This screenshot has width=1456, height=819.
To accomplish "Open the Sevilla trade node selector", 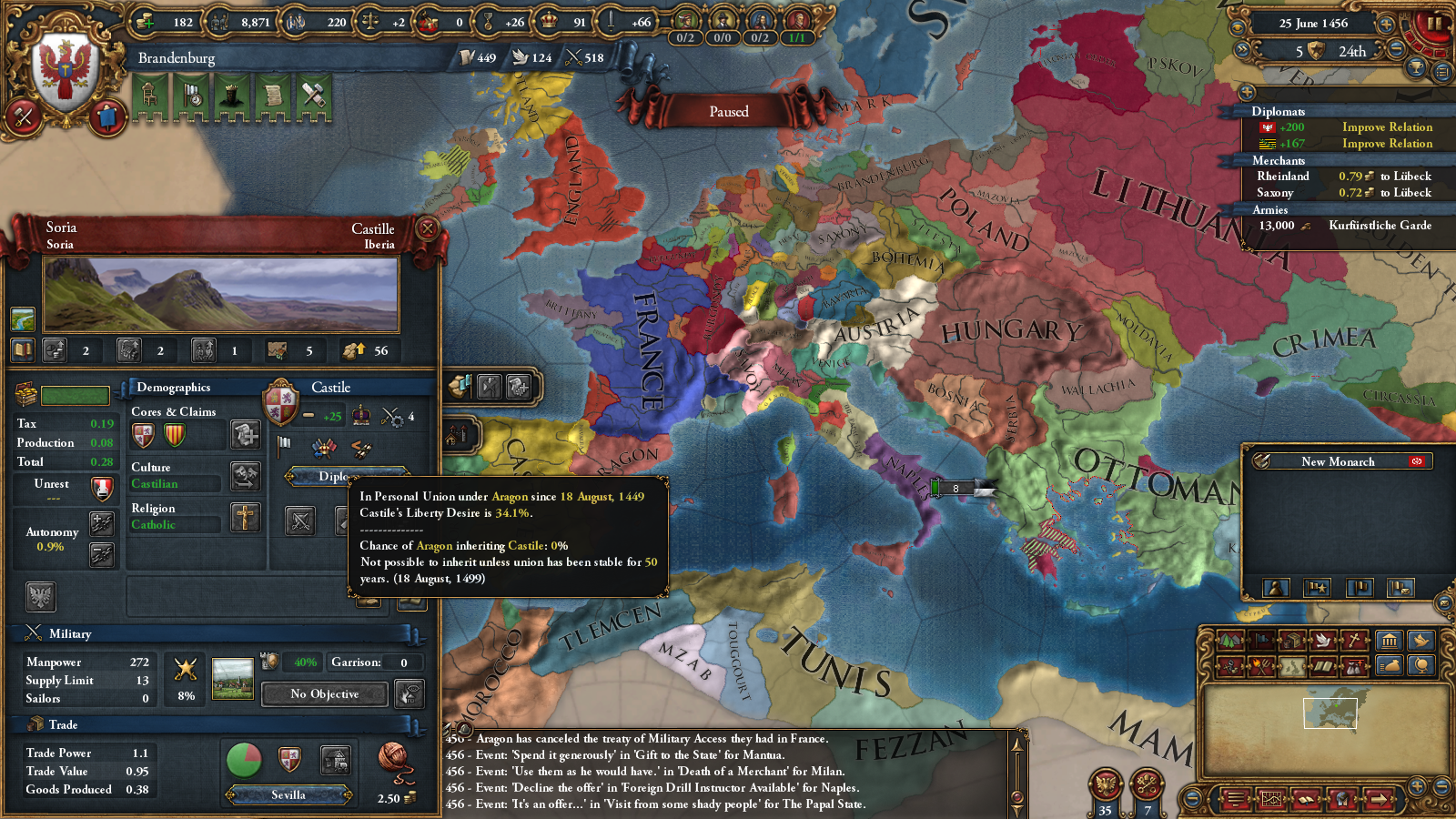I will pos(289,795).
